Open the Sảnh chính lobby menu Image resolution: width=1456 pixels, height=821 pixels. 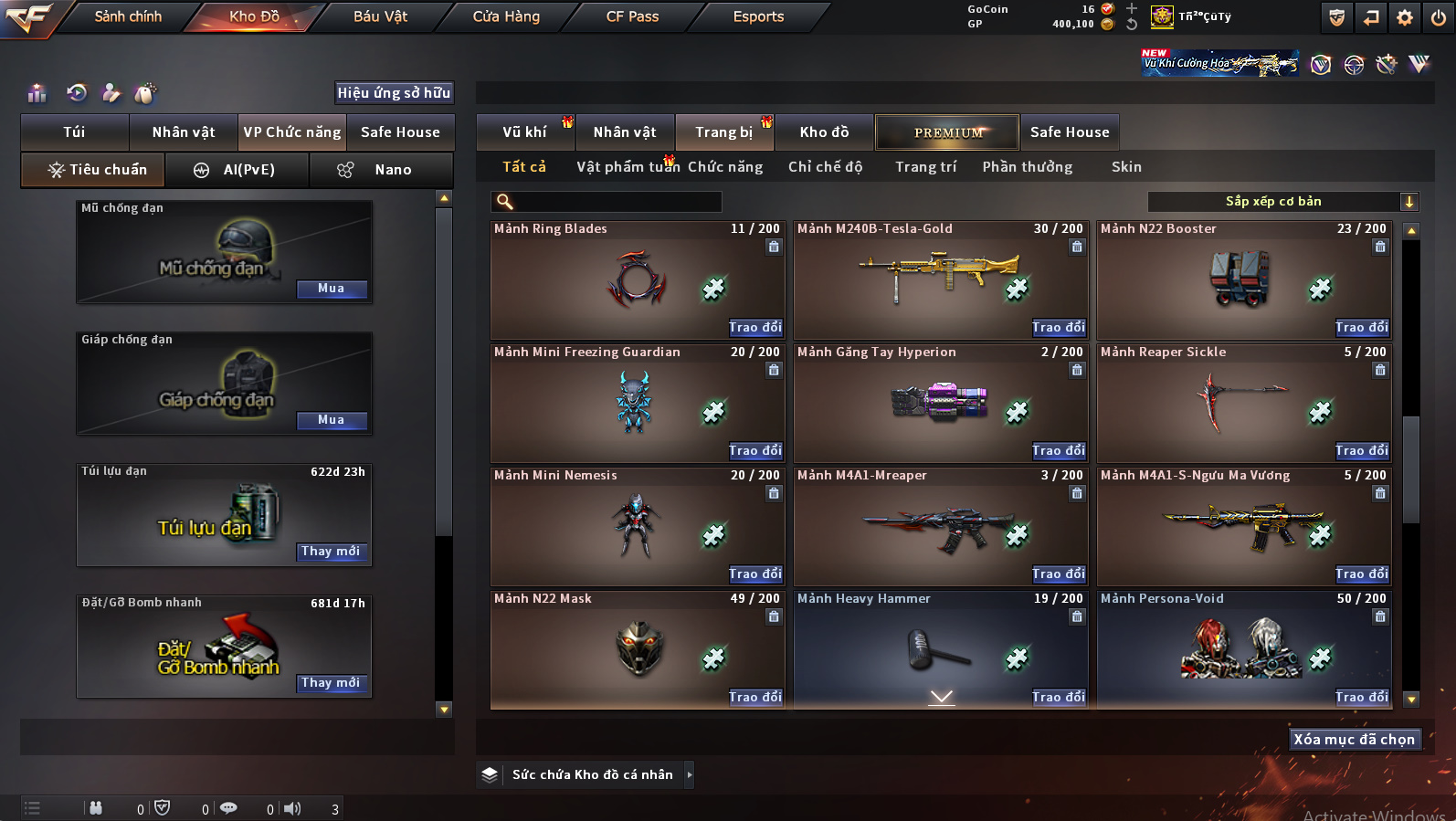[x=128, y=16]
